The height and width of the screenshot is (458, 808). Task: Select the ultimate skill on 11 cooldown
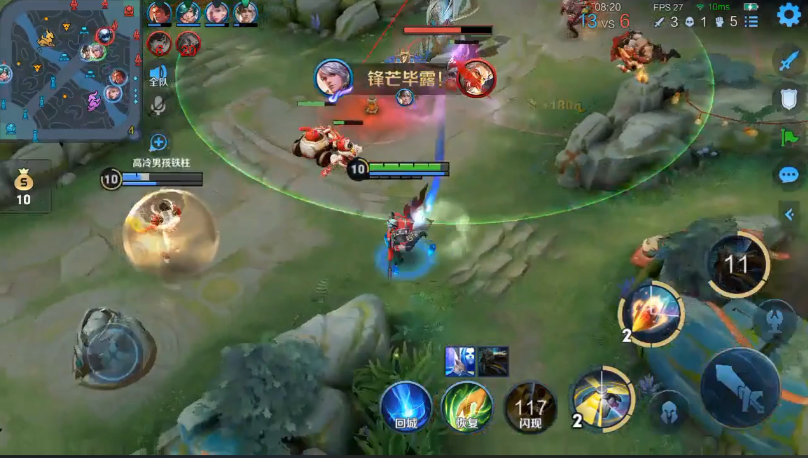click(x=737, y=264)
